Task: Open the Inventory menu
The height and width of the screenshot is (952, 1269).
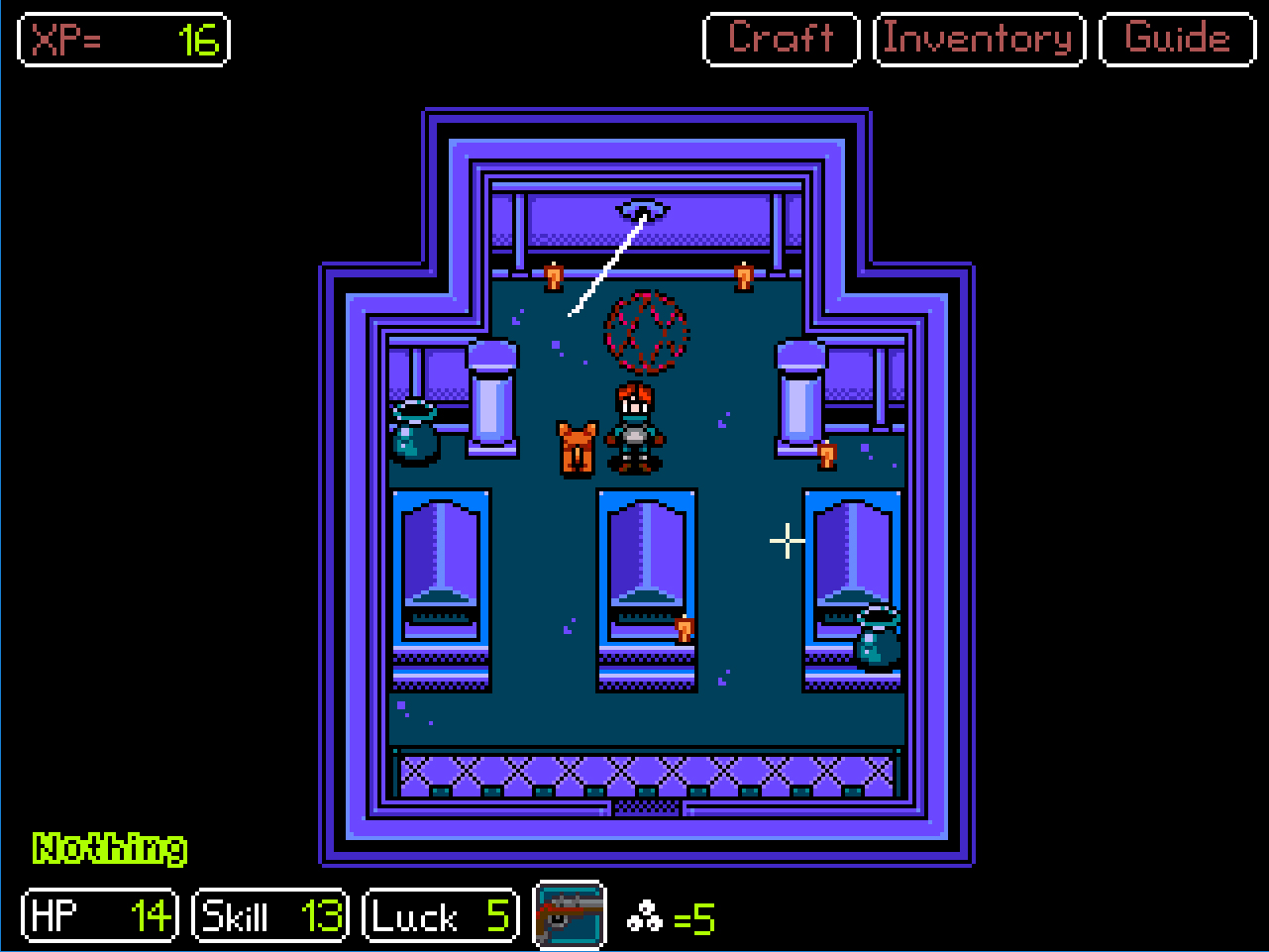Action: pos(978,39)
